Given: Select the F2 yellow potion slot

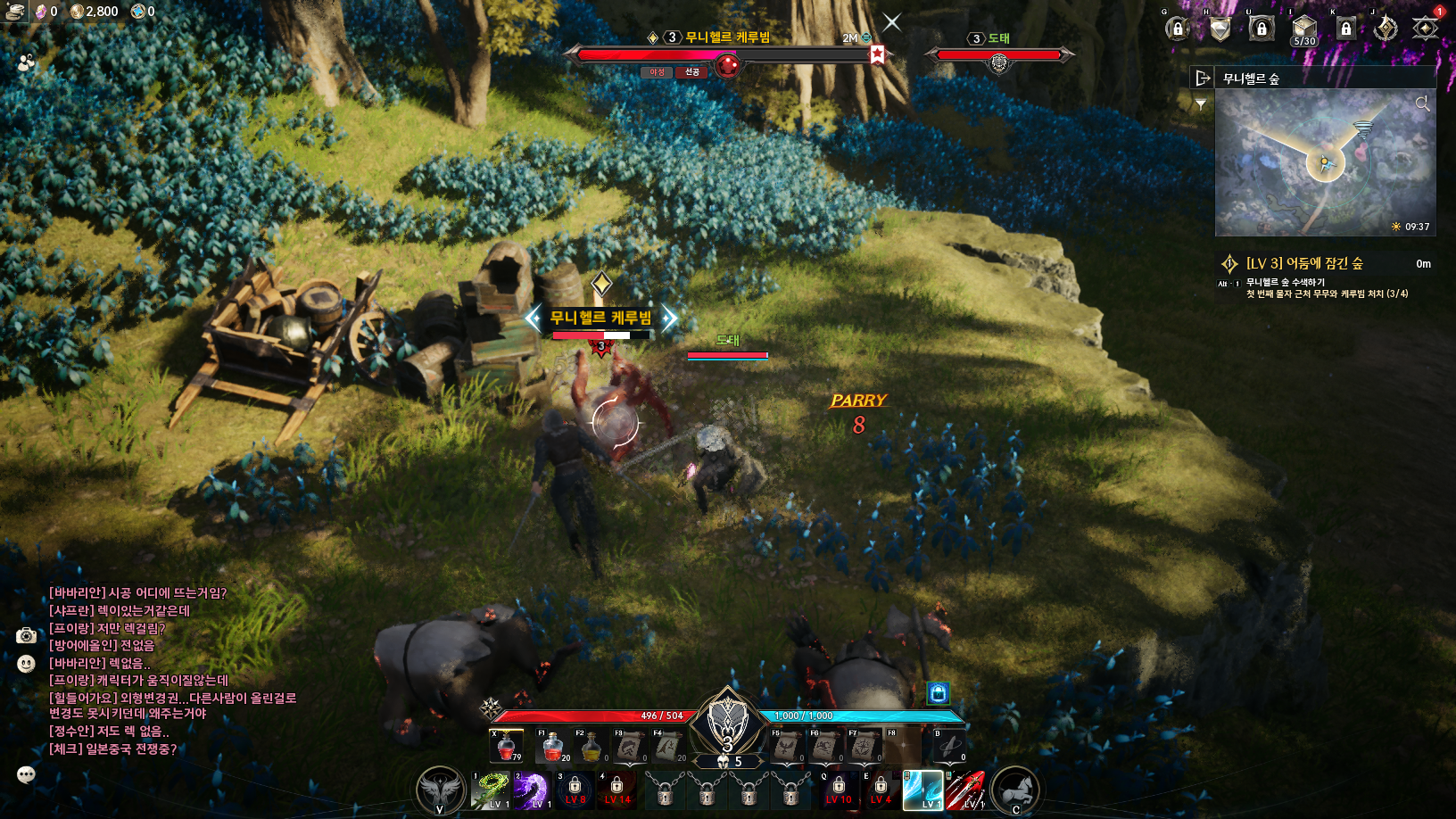Looking at the screenshot, I should pyautogui.click(x=591, y=746).
